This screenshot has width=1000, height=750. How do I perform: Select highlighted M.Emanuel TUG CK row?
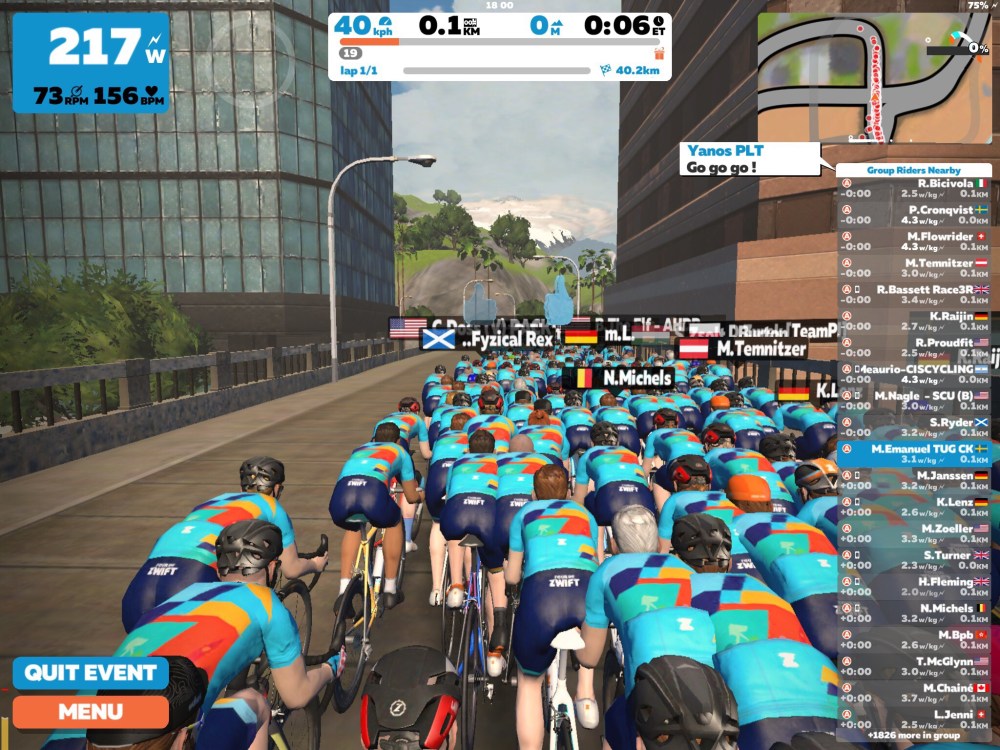[914, 454]
